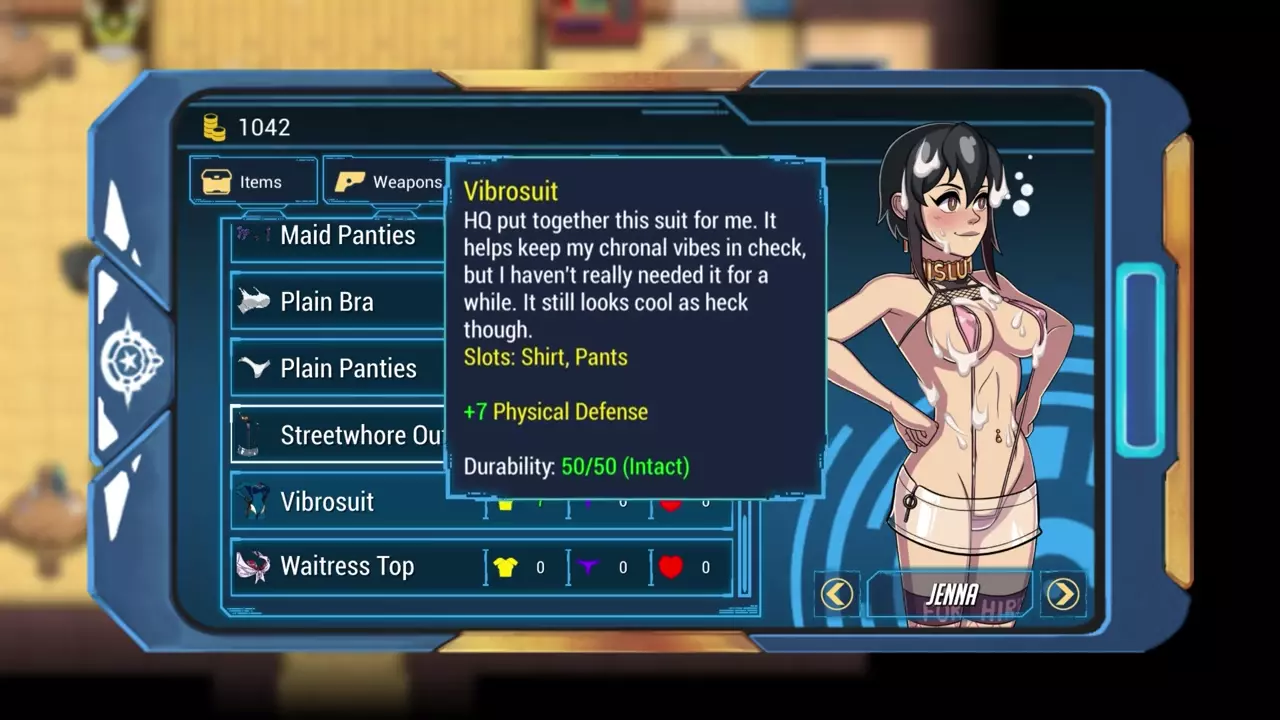This screenshot has width=1280, height=720.
Task: Show the next character with right arrow
Action: 1062,594
